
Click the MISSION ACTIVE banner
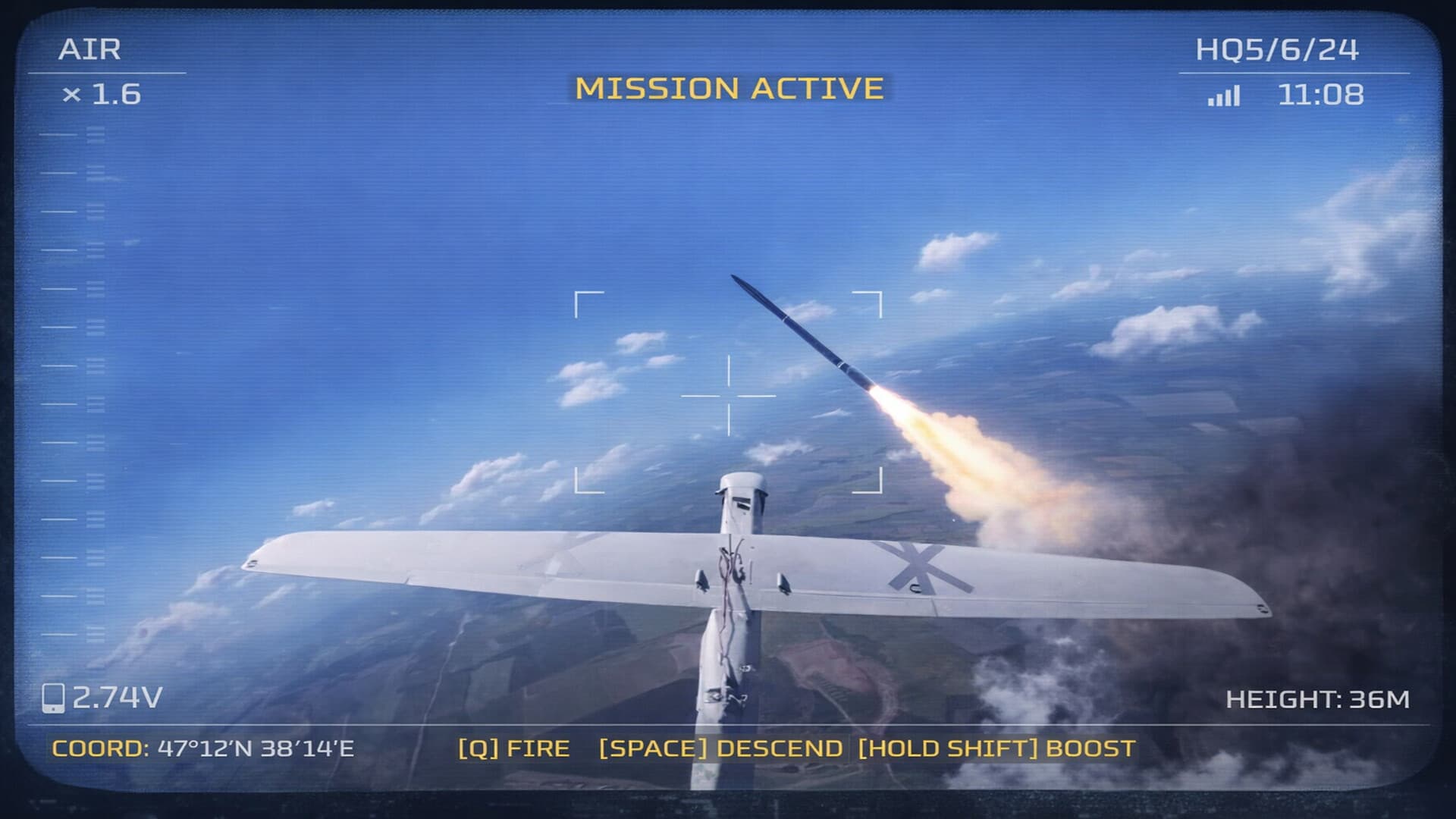[726, 87]
